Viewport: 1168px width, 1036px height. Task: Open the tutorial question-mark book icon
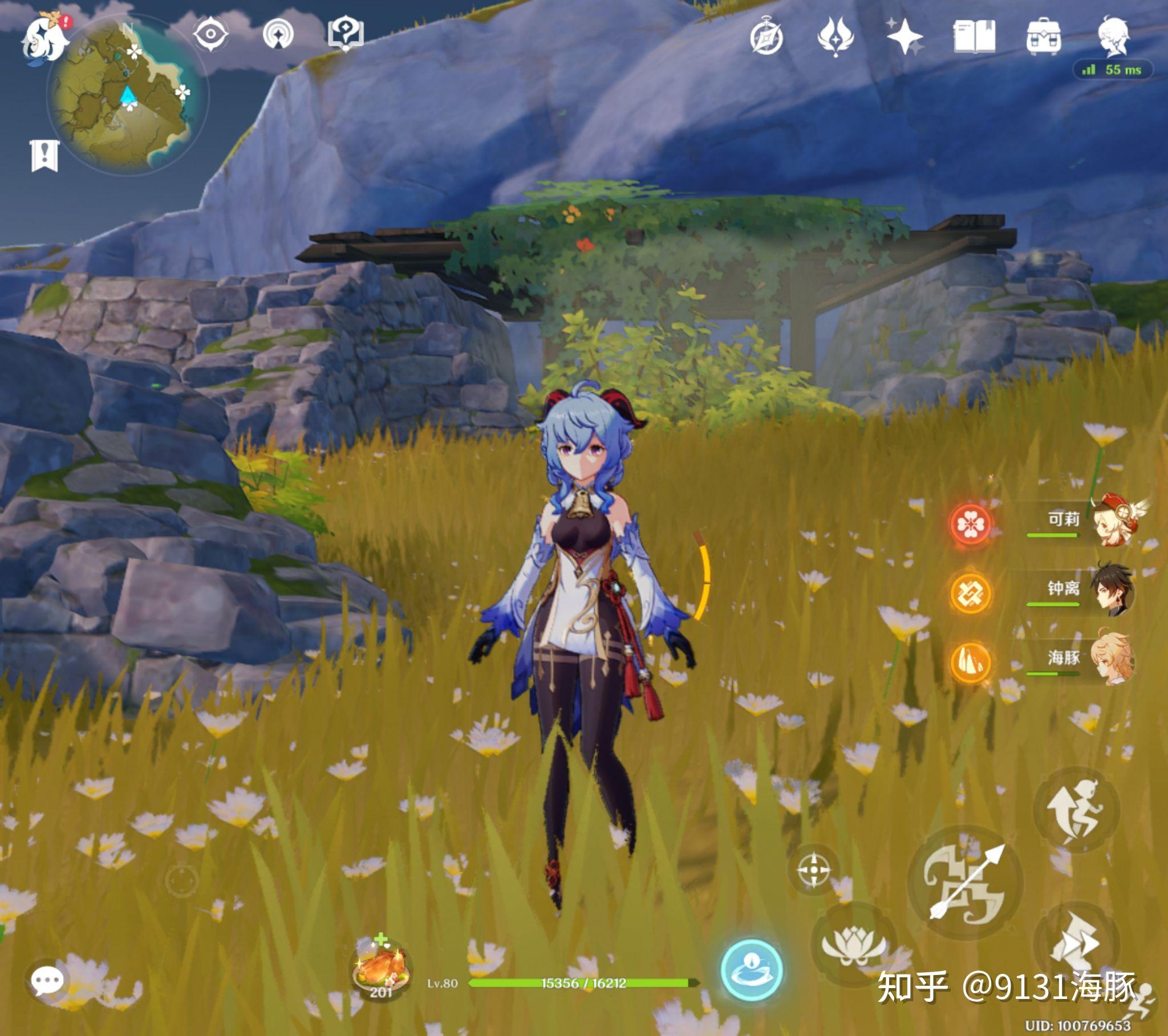[345, 33]
